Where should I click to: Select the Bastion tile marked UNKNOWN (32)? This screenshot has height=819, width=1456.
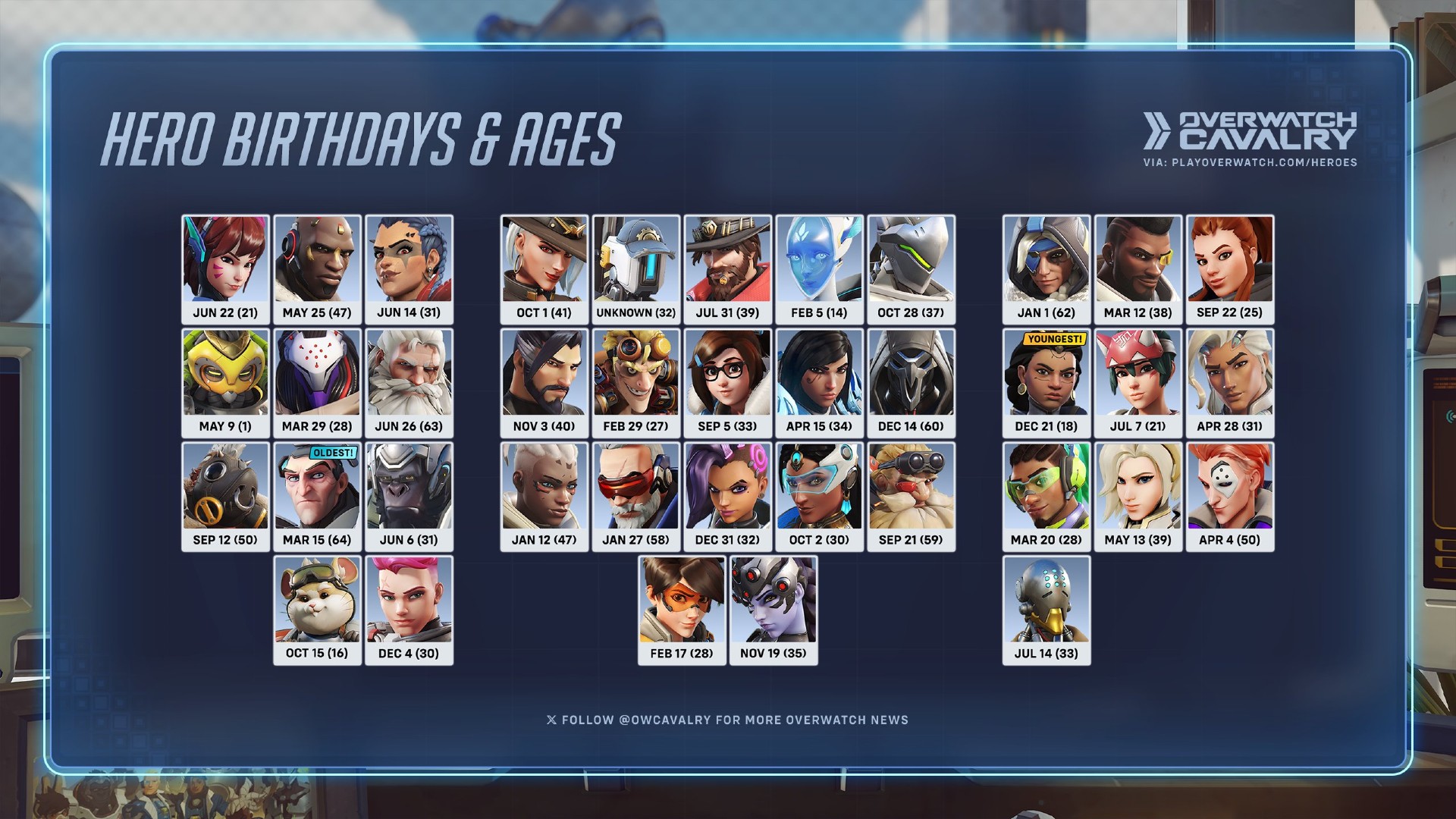tap(635, 269)
